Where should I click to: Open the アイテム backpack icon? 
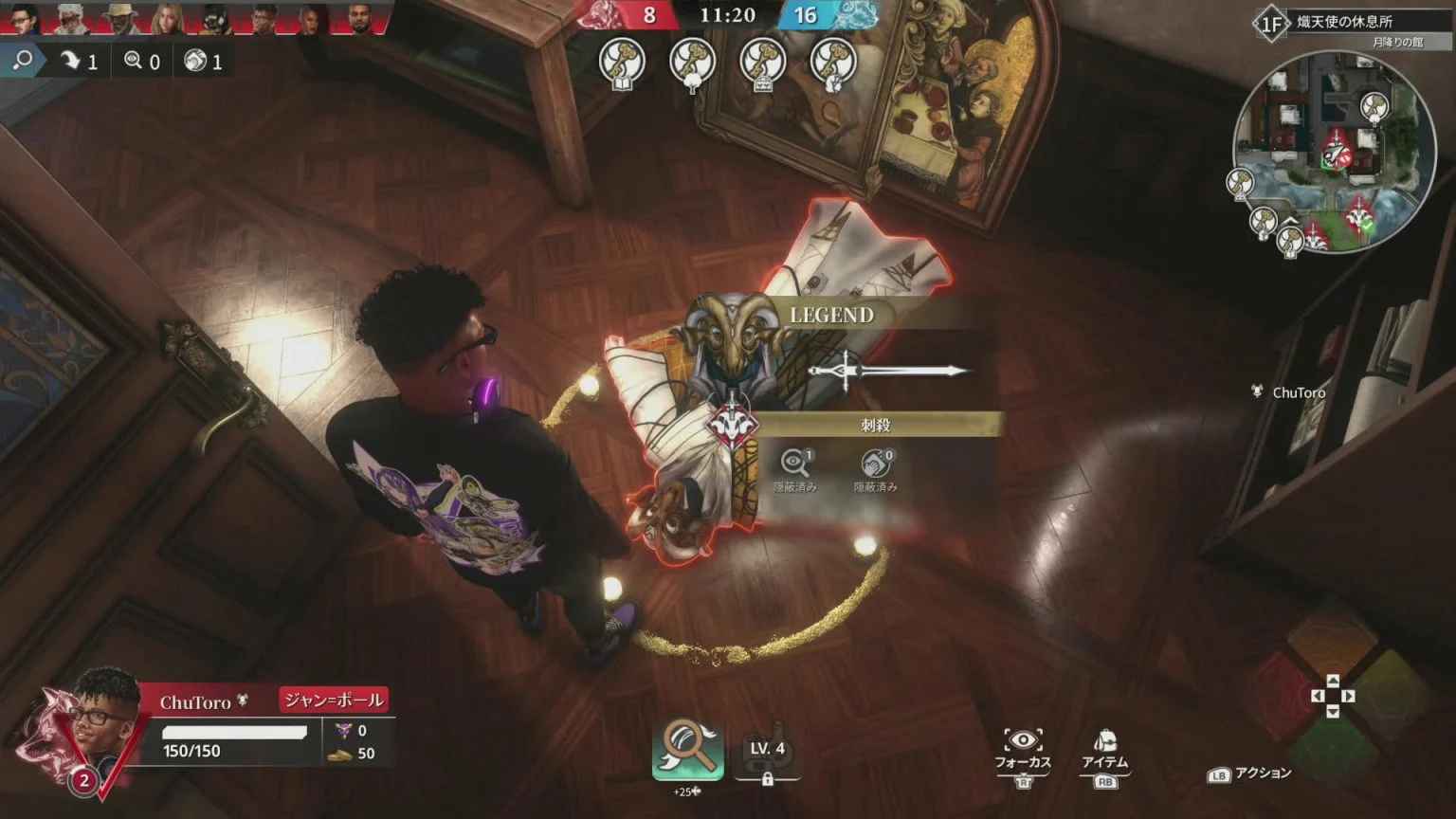click(1105, 742)
